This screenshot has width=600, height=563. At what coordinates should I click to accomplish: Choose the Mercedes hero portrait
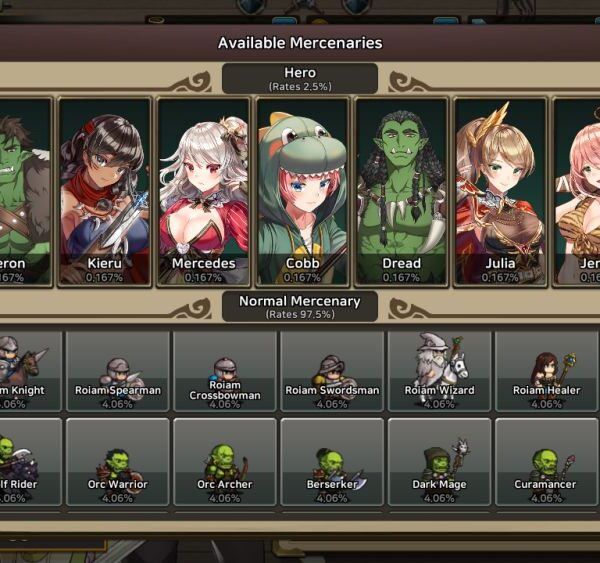coord(204,190)
